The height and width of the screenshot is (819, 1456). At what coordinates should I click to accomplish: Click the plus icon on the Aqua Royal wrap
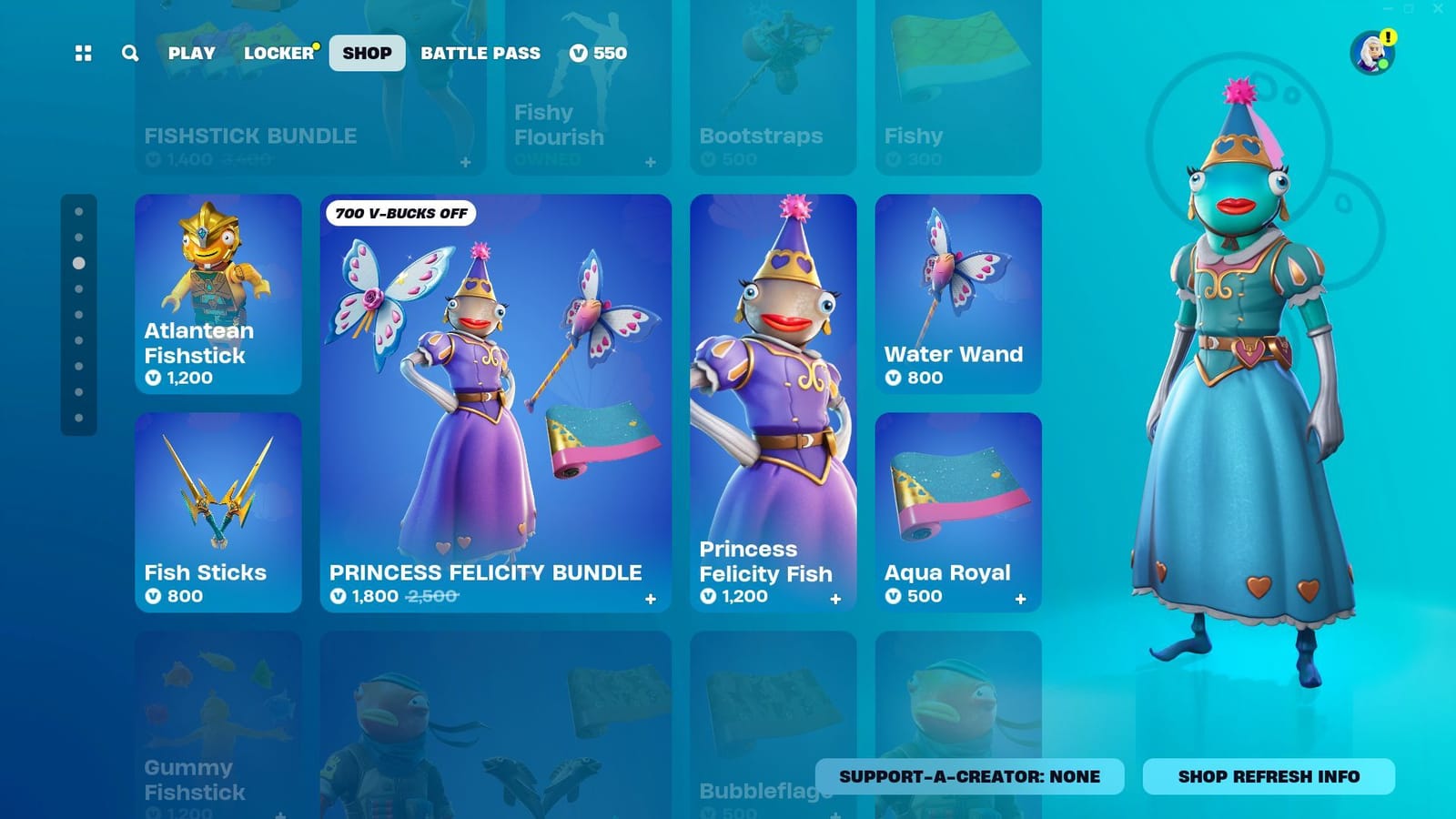(1020, 598)
